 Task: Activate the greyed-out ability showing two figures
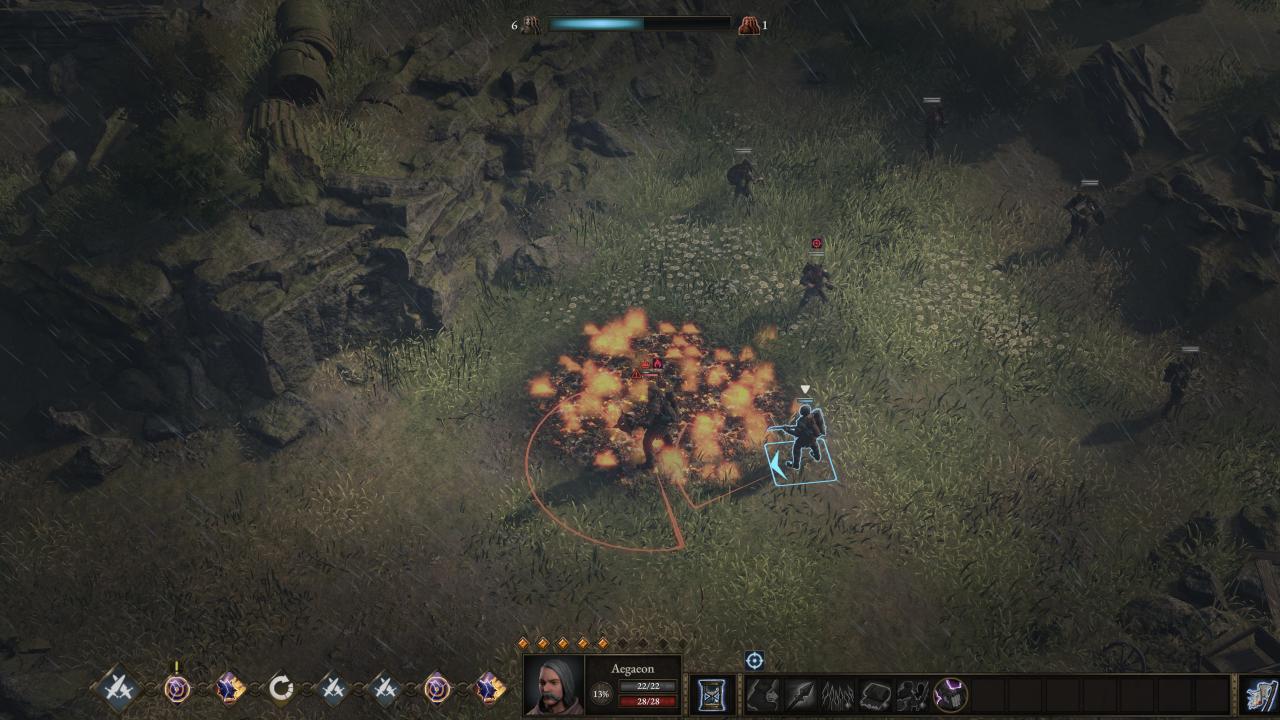(x=912, y=694)
